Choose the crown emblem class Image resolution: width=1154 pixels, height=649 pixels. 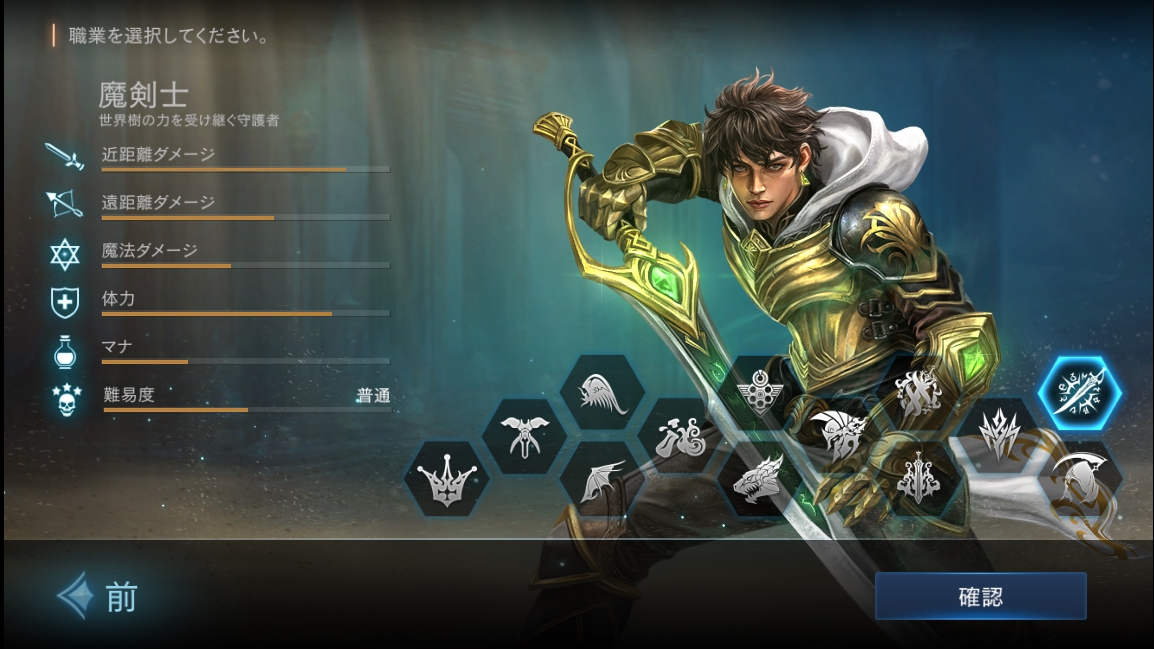click(x=446, y=478)
